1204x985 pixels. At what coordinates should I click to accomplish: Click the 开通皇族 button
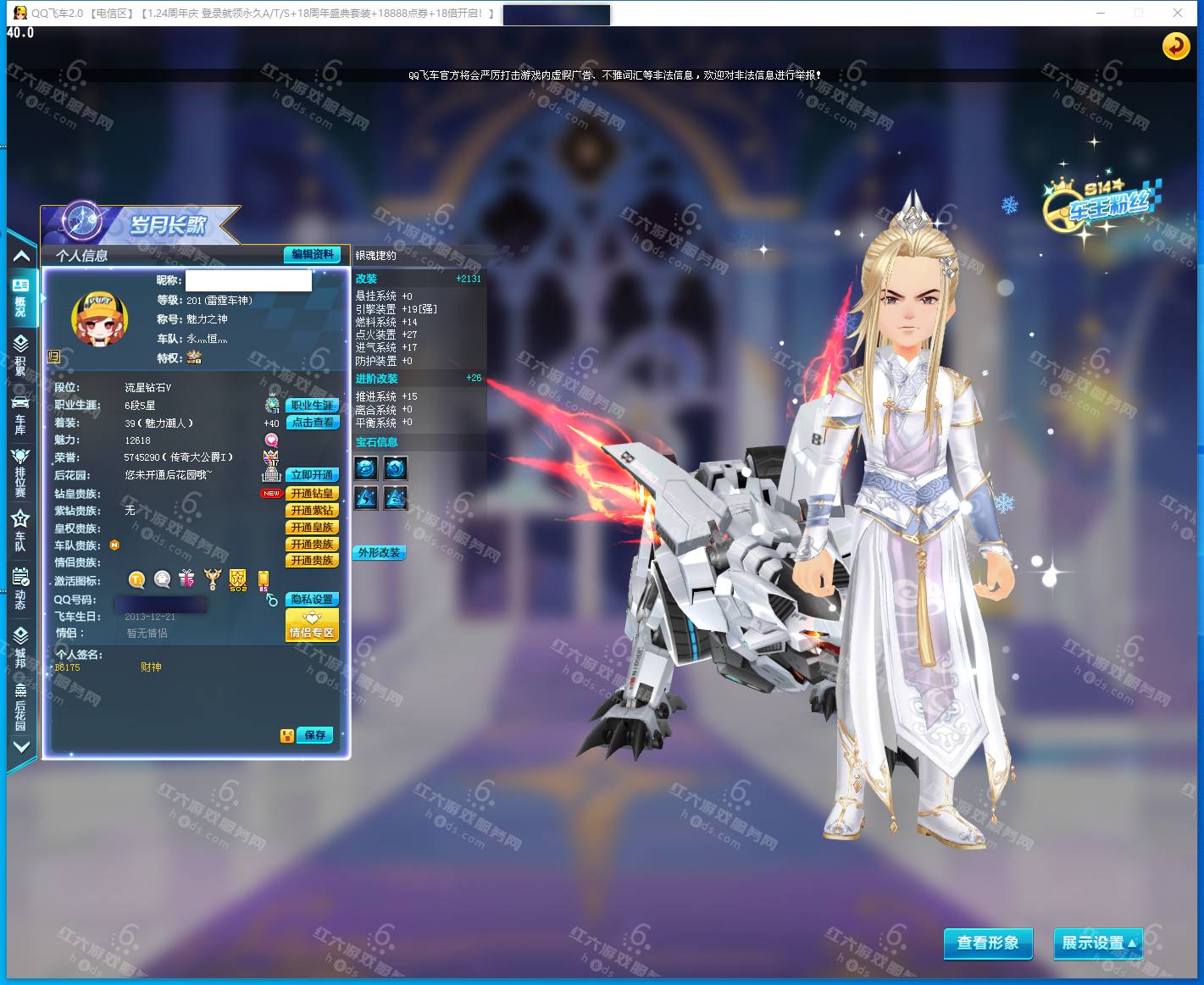(313, 527)
